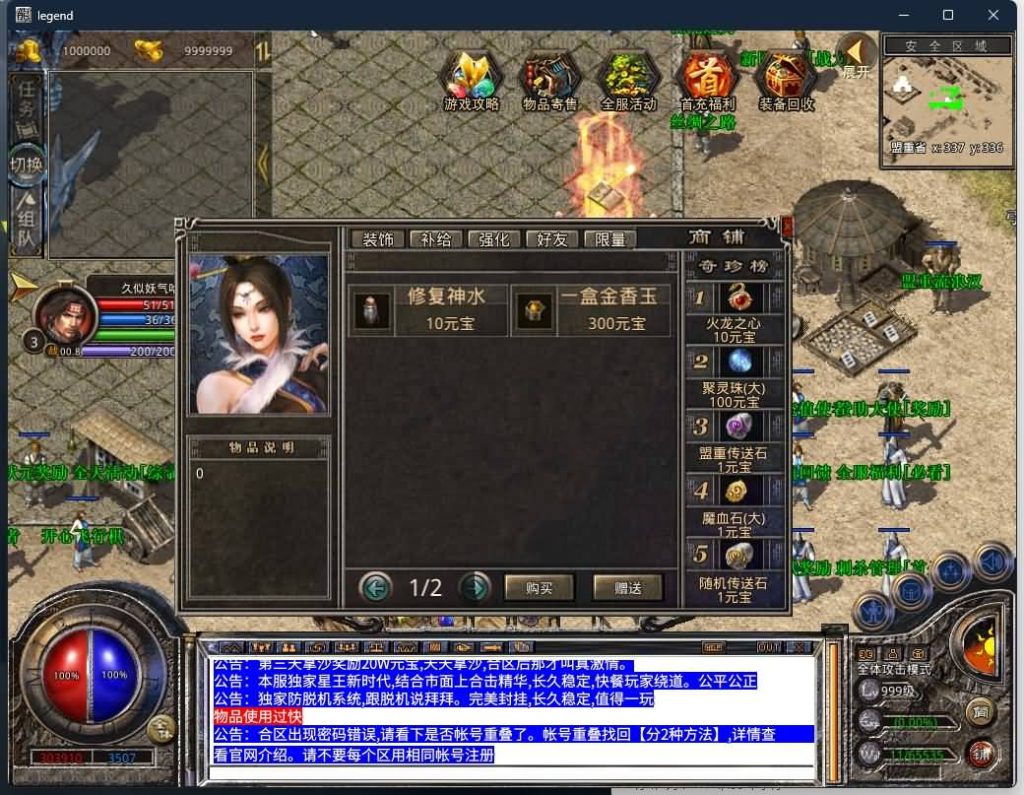This screenshot has height=795, width=1024.
Task: Maximize the legend window
Action: (948, 15)
